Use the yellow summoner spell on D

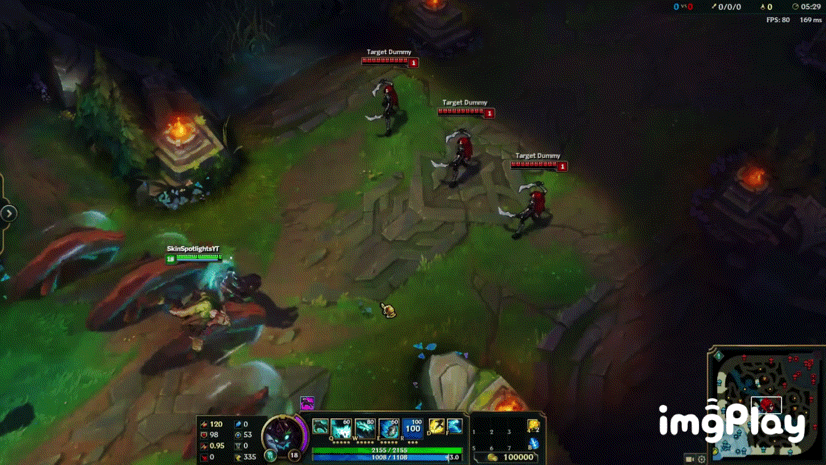point(437,427)
